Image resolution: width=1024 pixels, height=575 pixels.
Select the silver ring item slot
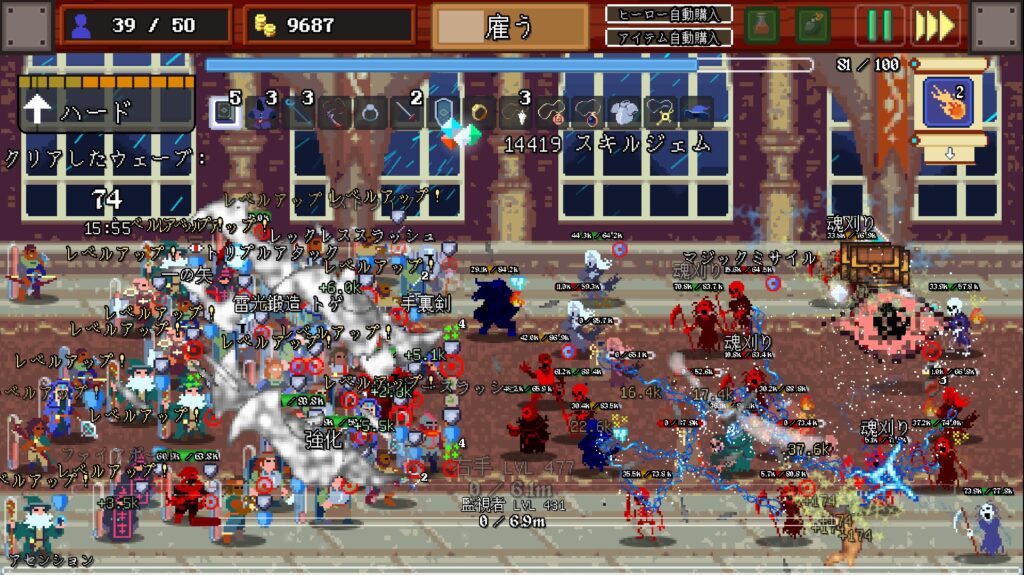point(371,112)
